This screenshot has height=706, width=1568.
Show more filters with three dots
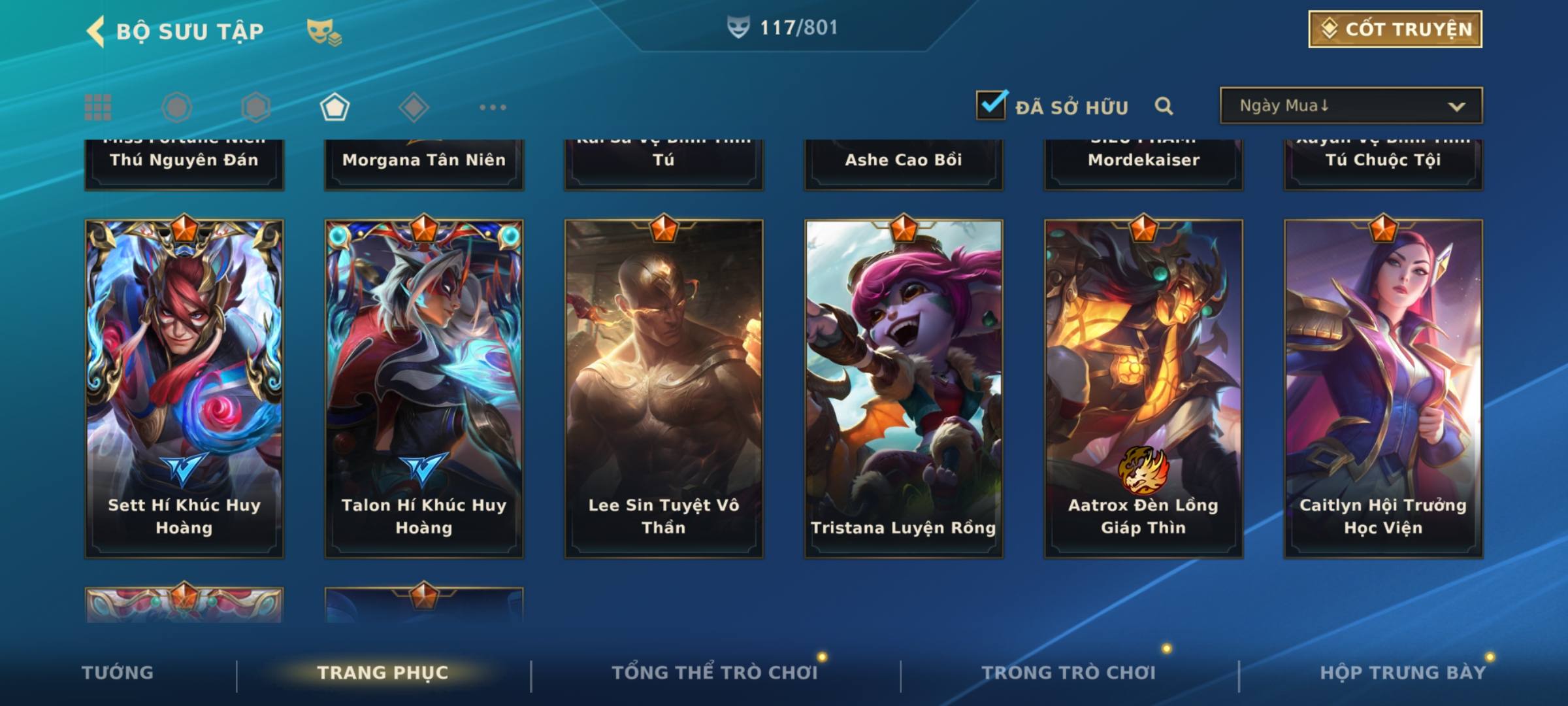(x=493, y=107)
